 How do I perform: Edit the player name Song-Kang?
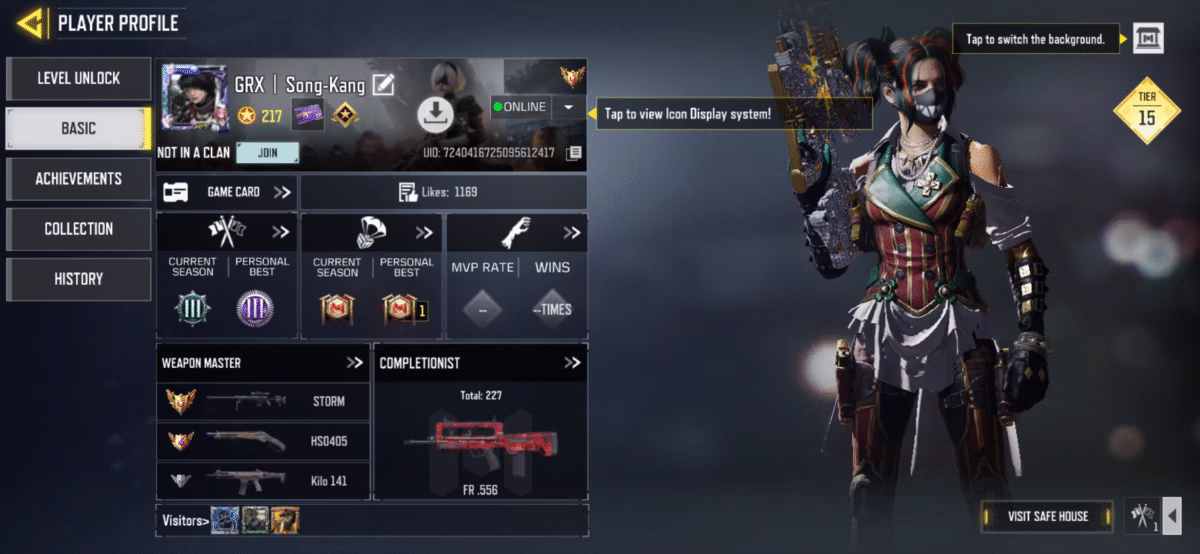[383, 85]
